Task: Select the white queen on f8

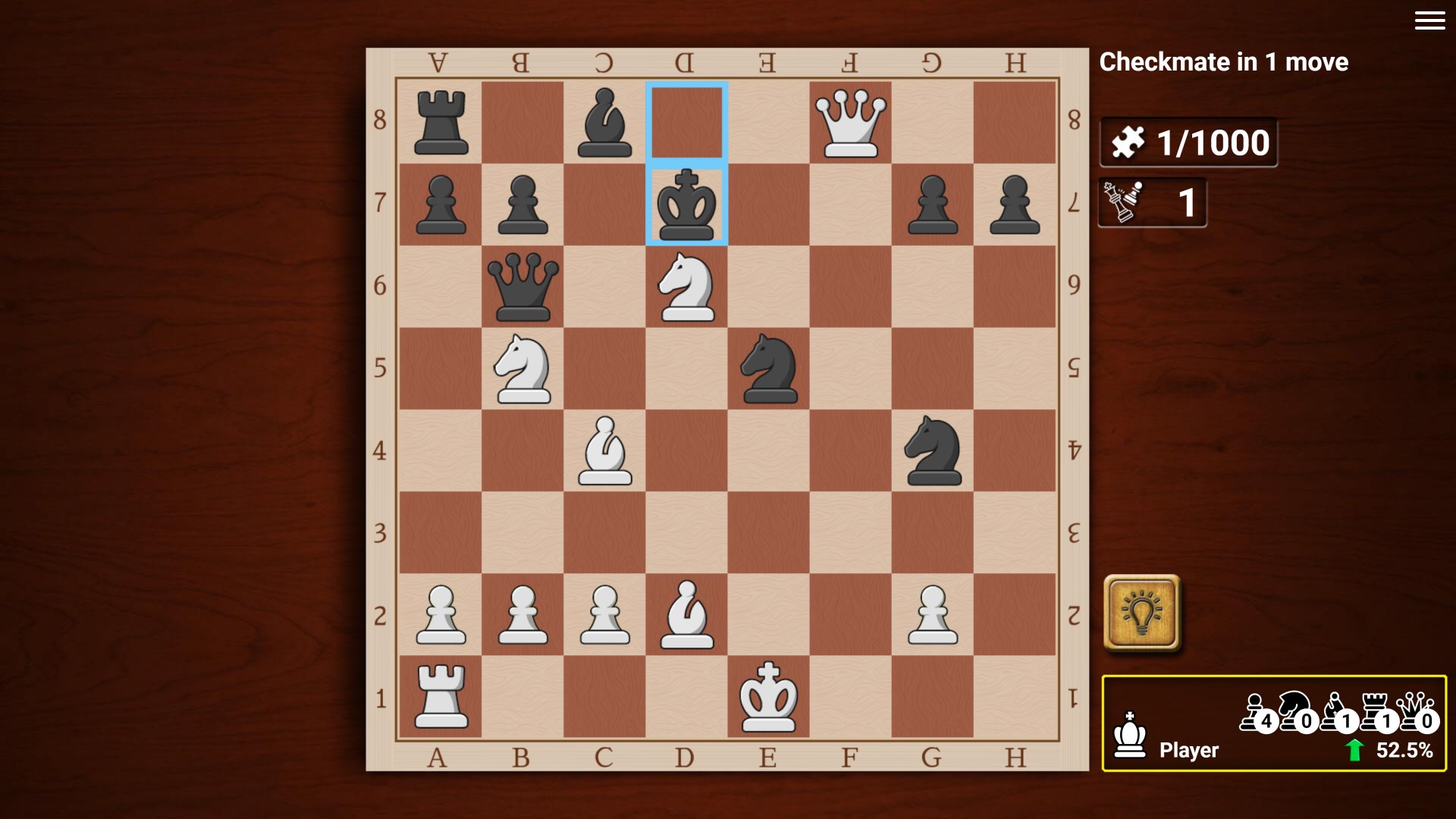Action: tap(851, 121)
